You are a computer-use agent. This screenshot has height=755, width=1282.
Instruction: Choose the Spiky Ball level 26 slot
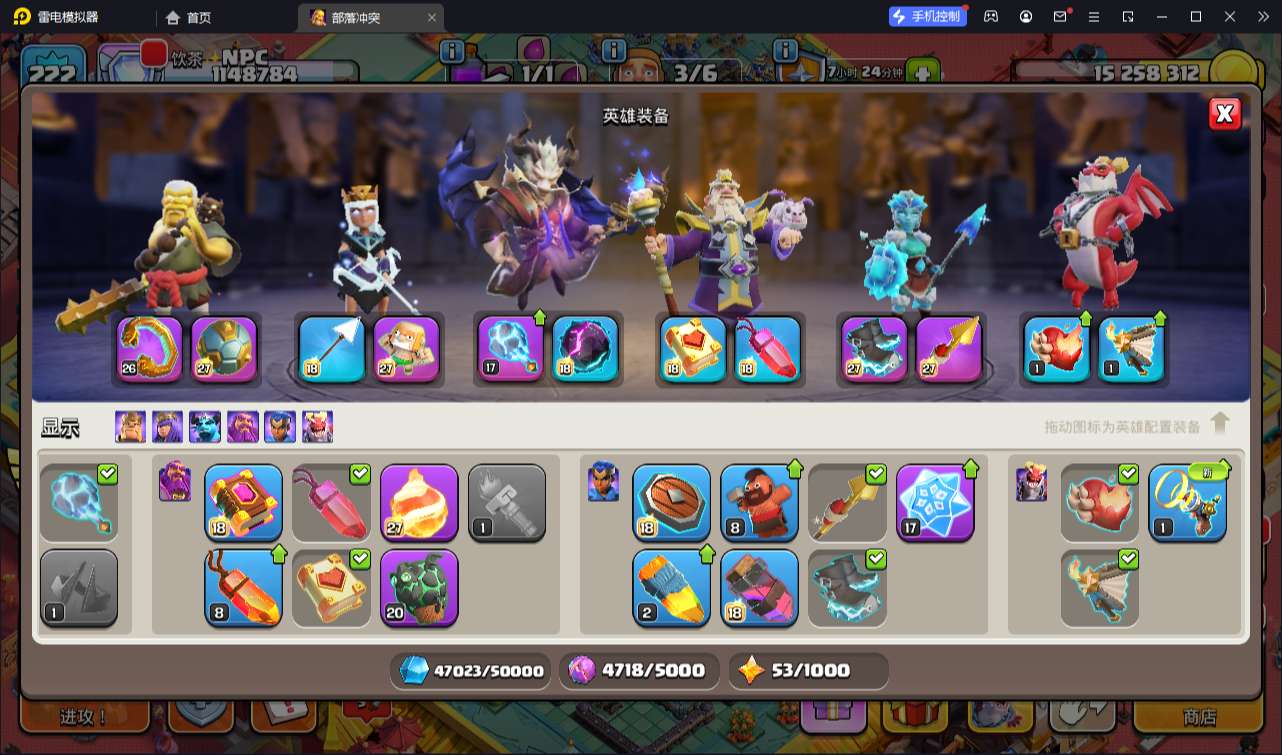pos(150,350)
